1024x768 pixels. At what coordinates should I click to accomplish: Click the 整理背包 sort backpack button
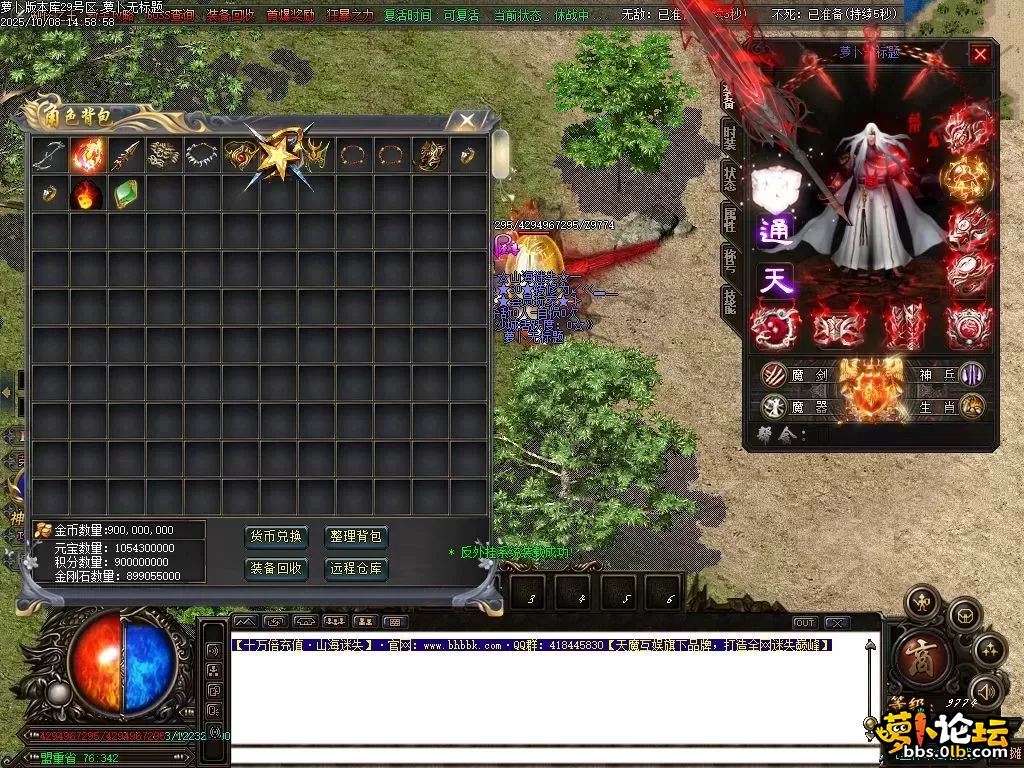point(356,537)
